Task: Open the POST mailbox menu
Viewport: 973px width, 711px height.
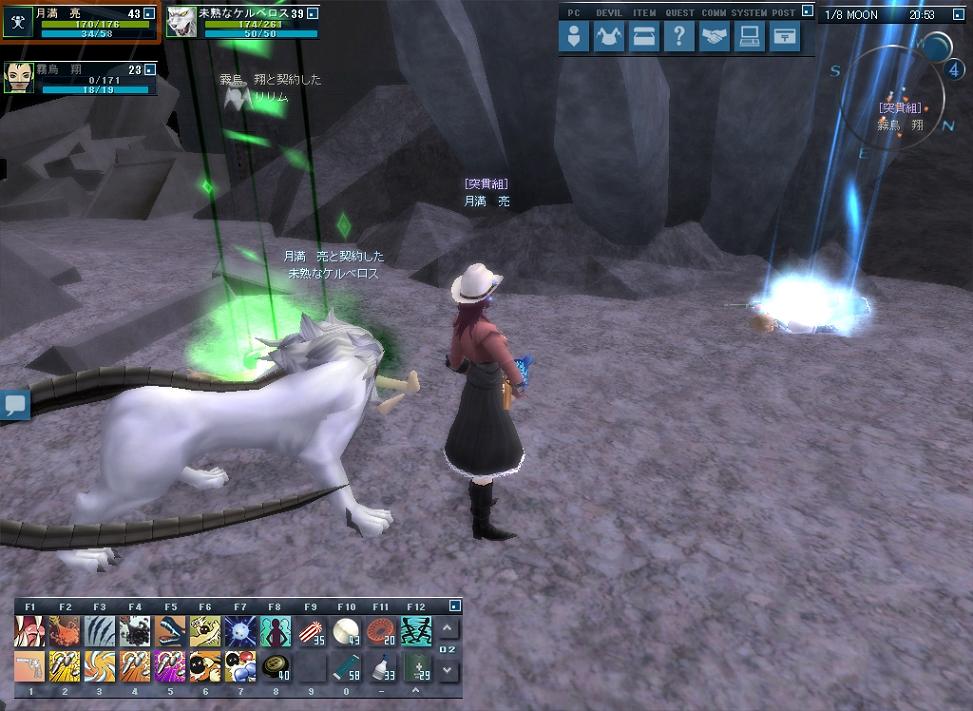Action: 785,37
